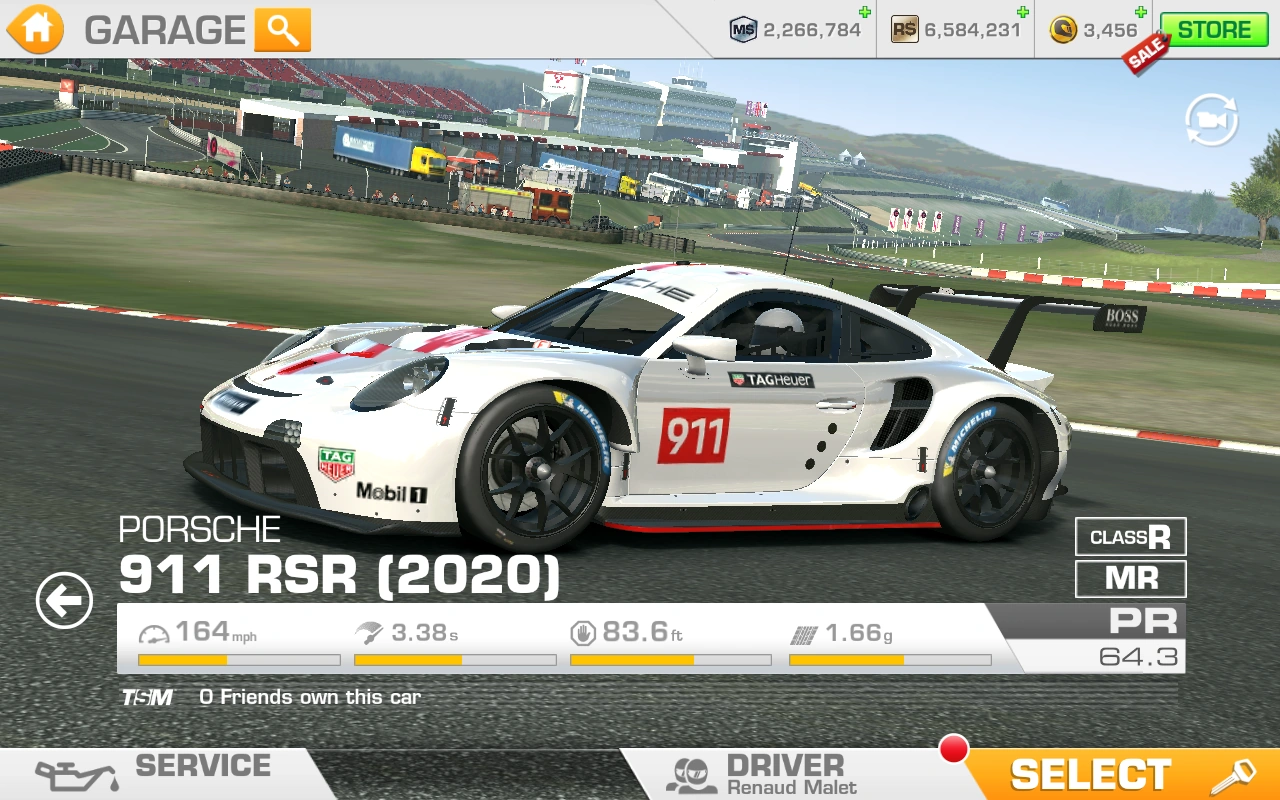The image size is (1280, 800).
Task: Add more R$ currency
Action: tap(1022, 13)
